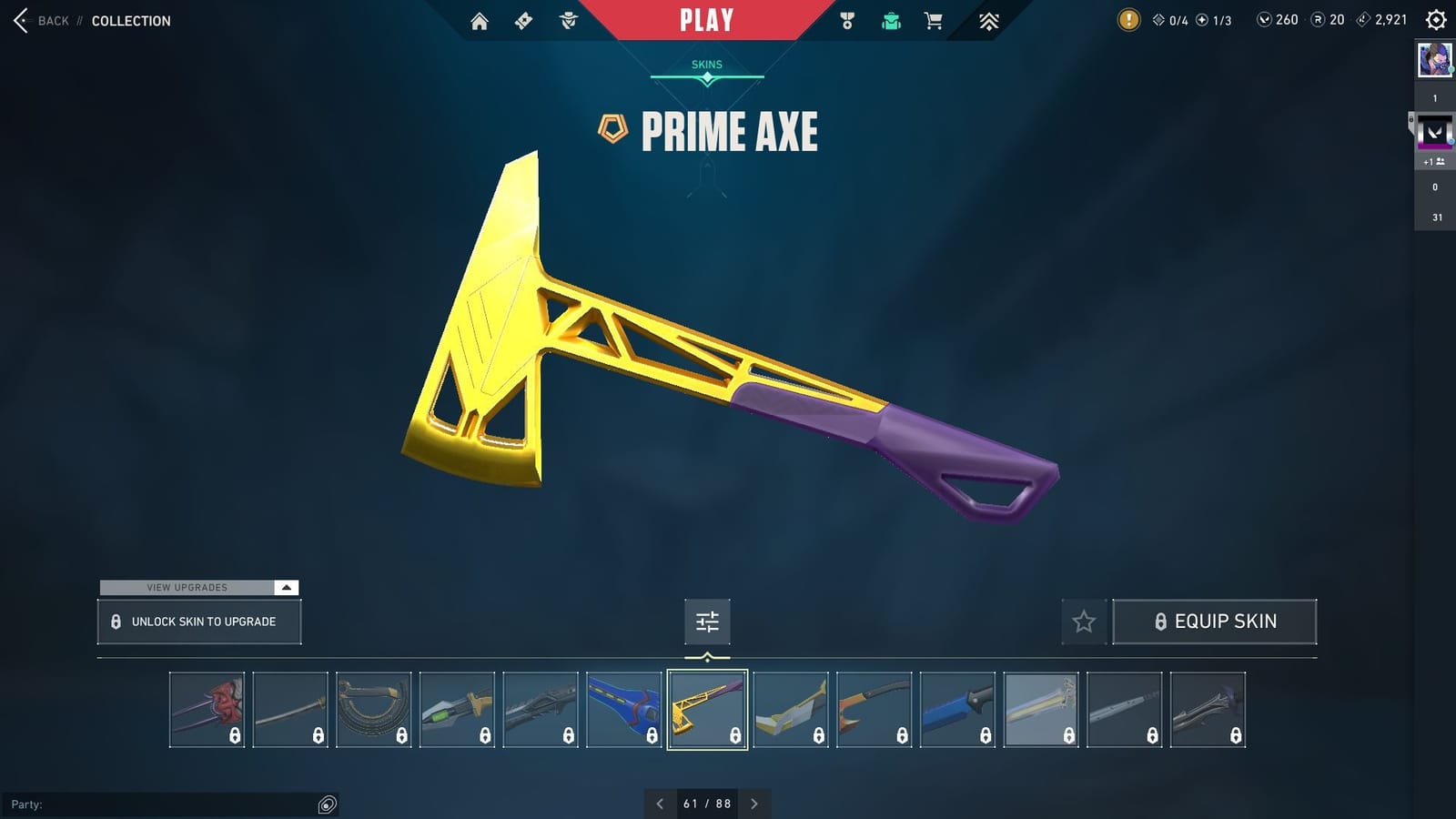The image size is (1456, 819).
Task: Open the Career medal icon
Action: (x=846, y=19)
